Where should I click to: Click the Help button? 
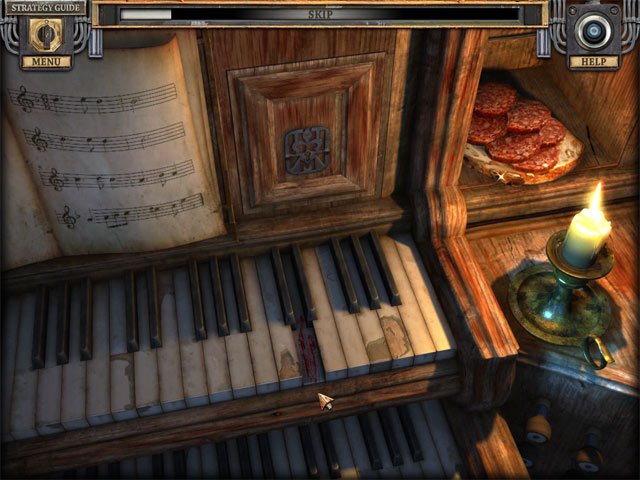593,62
